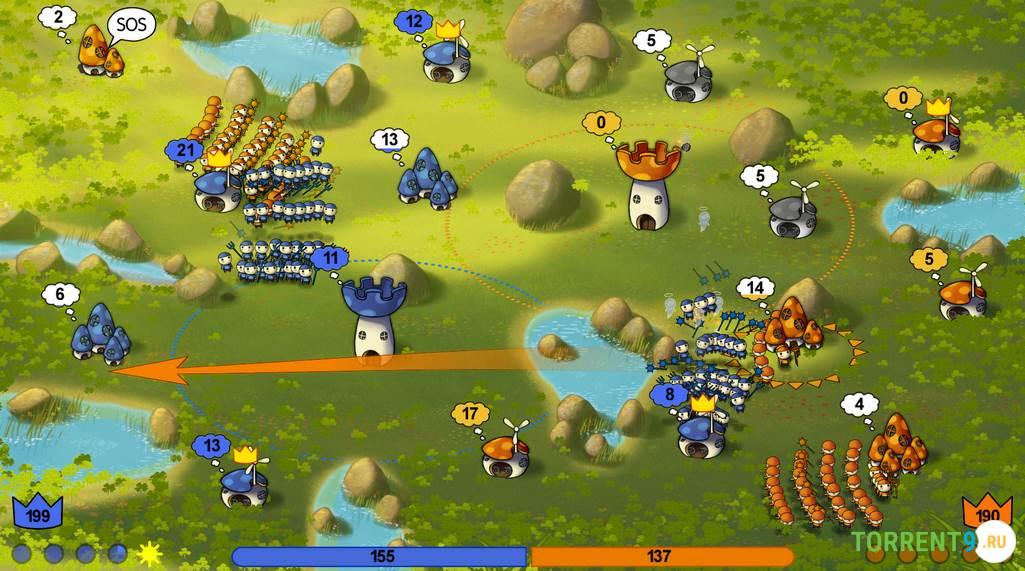Target the orange village with 14 troops
The height and width of the screenshot is (571, 1025).
click(x=793, y=325)
